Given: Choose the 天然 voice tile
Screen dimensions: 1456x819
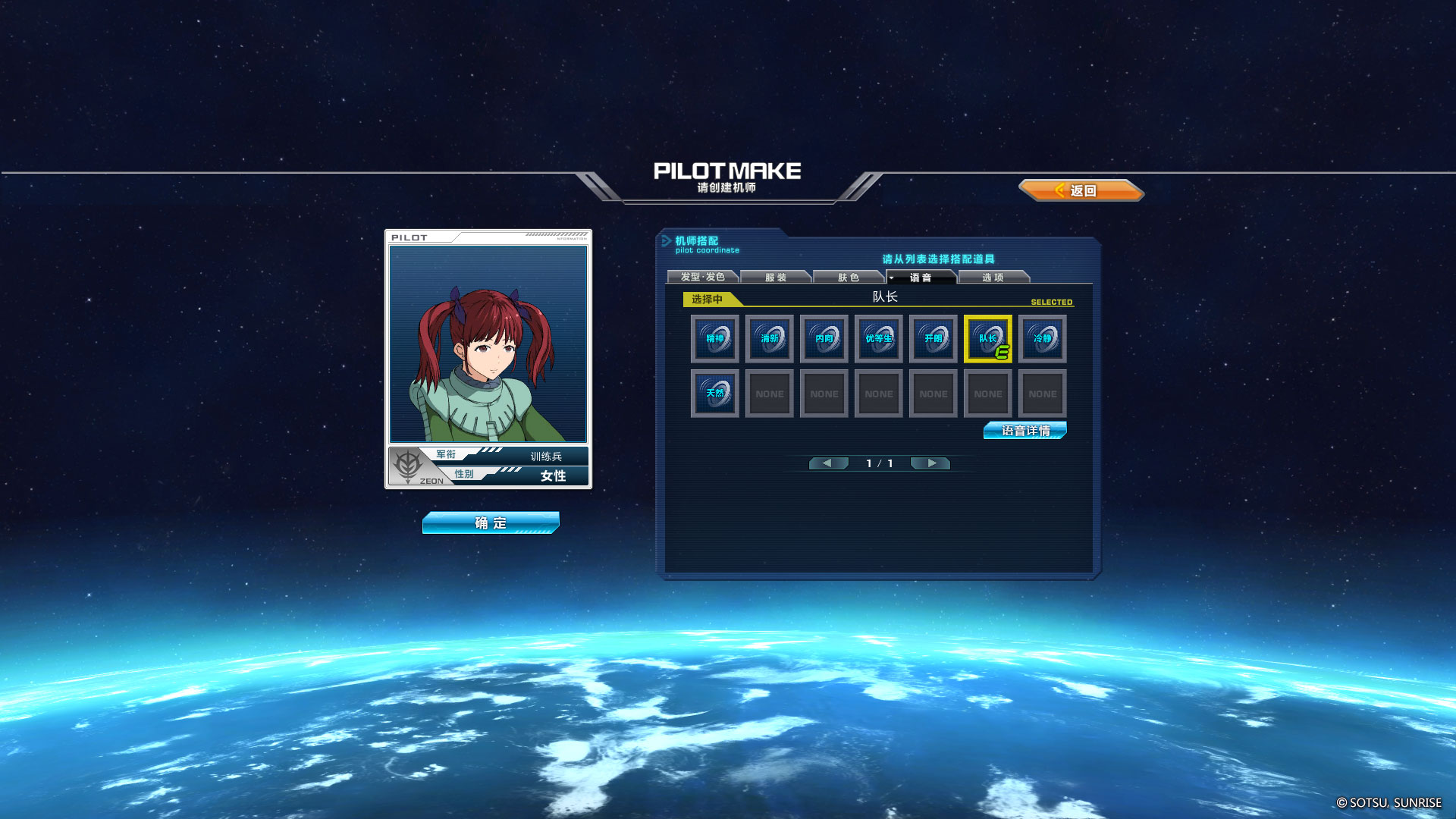Looking at the screenshot, I should click(715, 394).
